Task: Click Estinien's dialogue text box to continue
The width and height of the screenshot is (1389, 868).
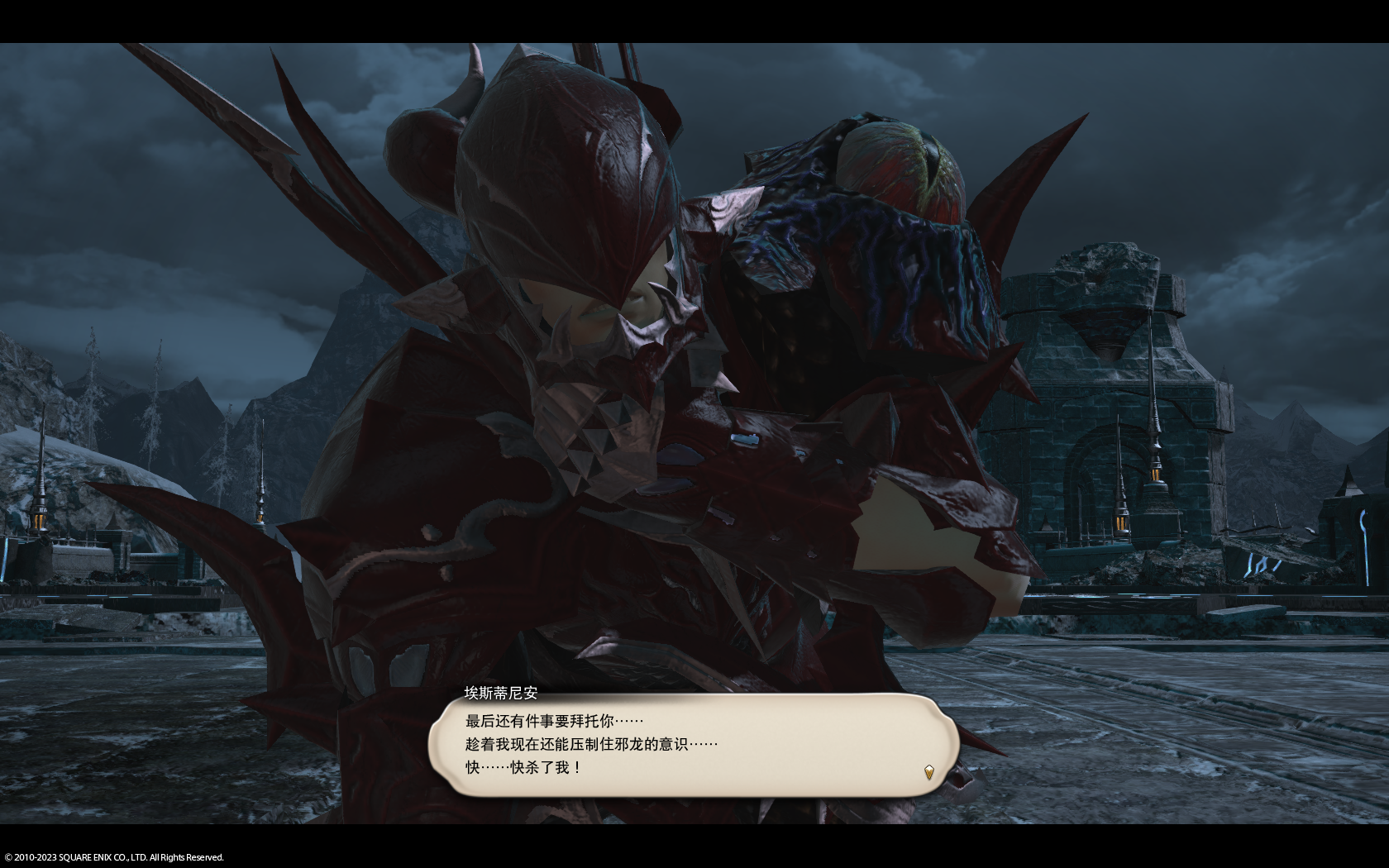Action: 693,745
